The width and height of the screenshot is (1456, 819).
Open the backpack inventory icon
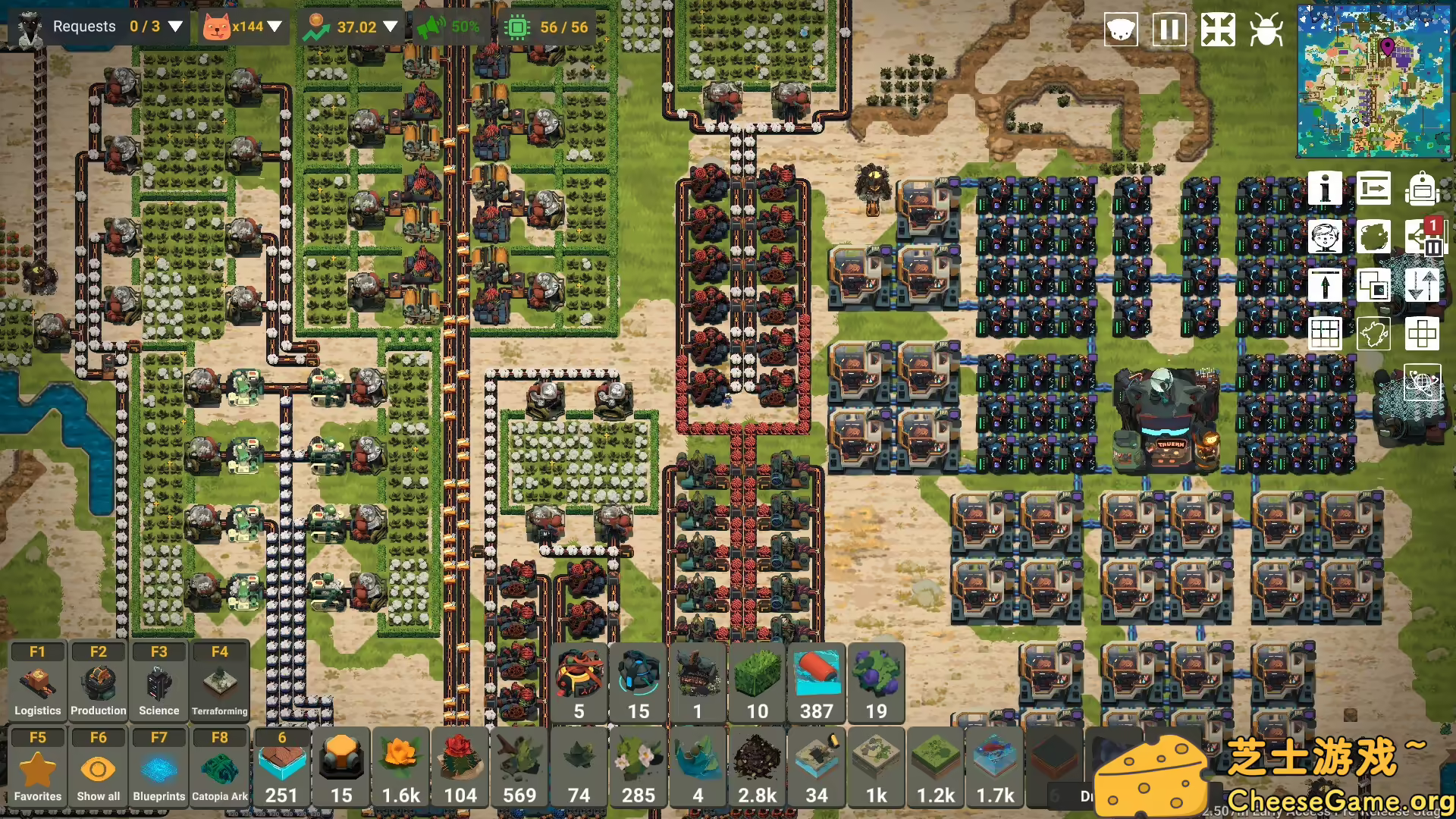[x=1423, y=188]
